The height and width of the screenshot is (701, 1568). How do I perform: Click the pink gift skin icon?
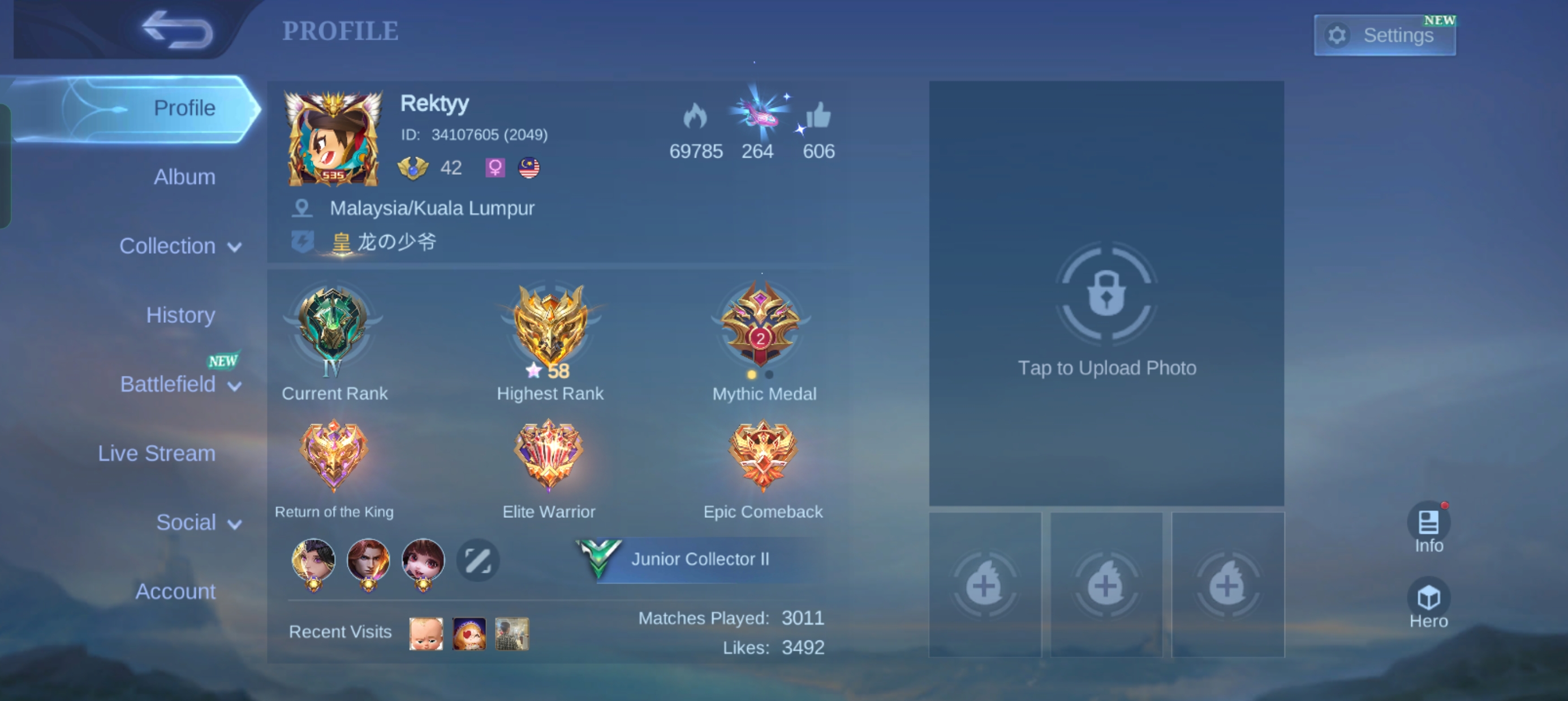click(757, 116)
